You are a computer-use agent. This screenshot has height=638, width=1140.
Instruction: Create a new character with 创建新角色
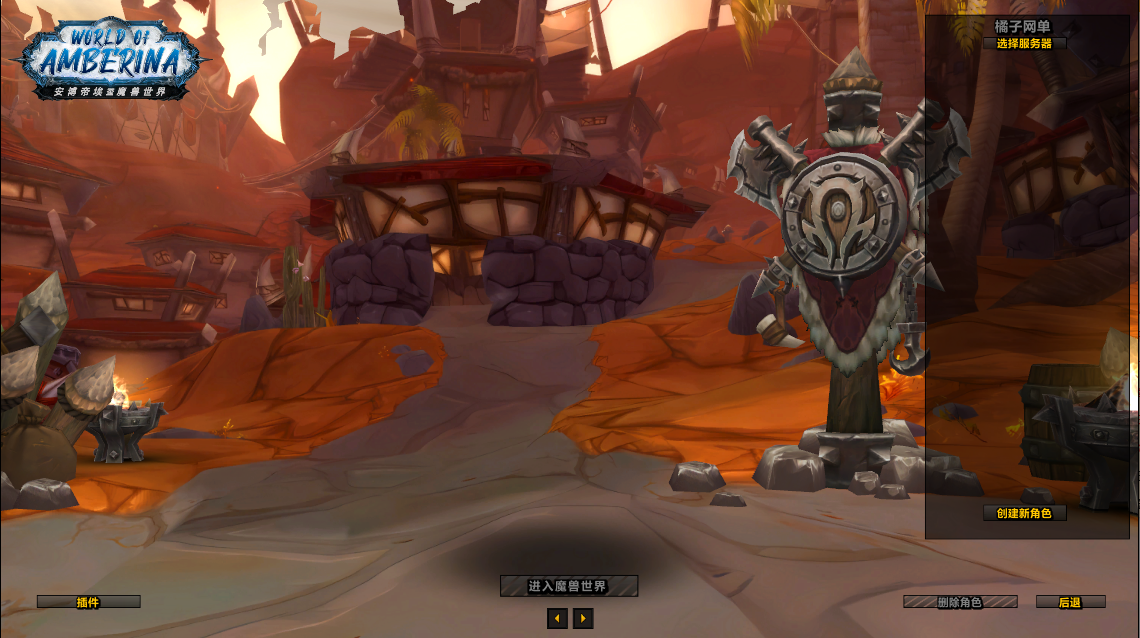[x=1024, y=513]
